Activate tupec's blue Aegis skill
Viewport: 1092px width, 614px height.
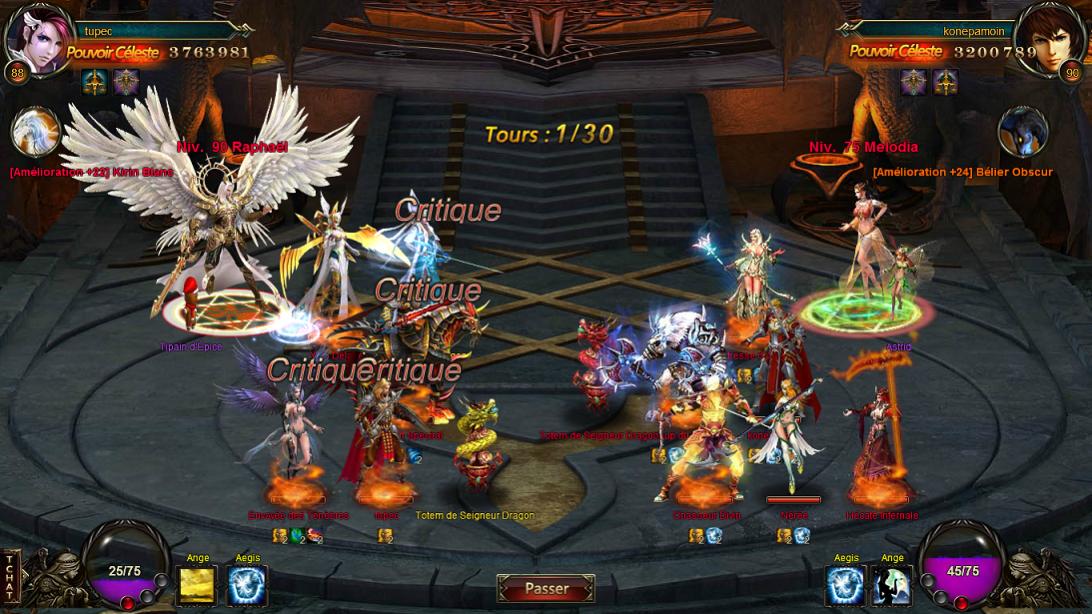[247, 586]
